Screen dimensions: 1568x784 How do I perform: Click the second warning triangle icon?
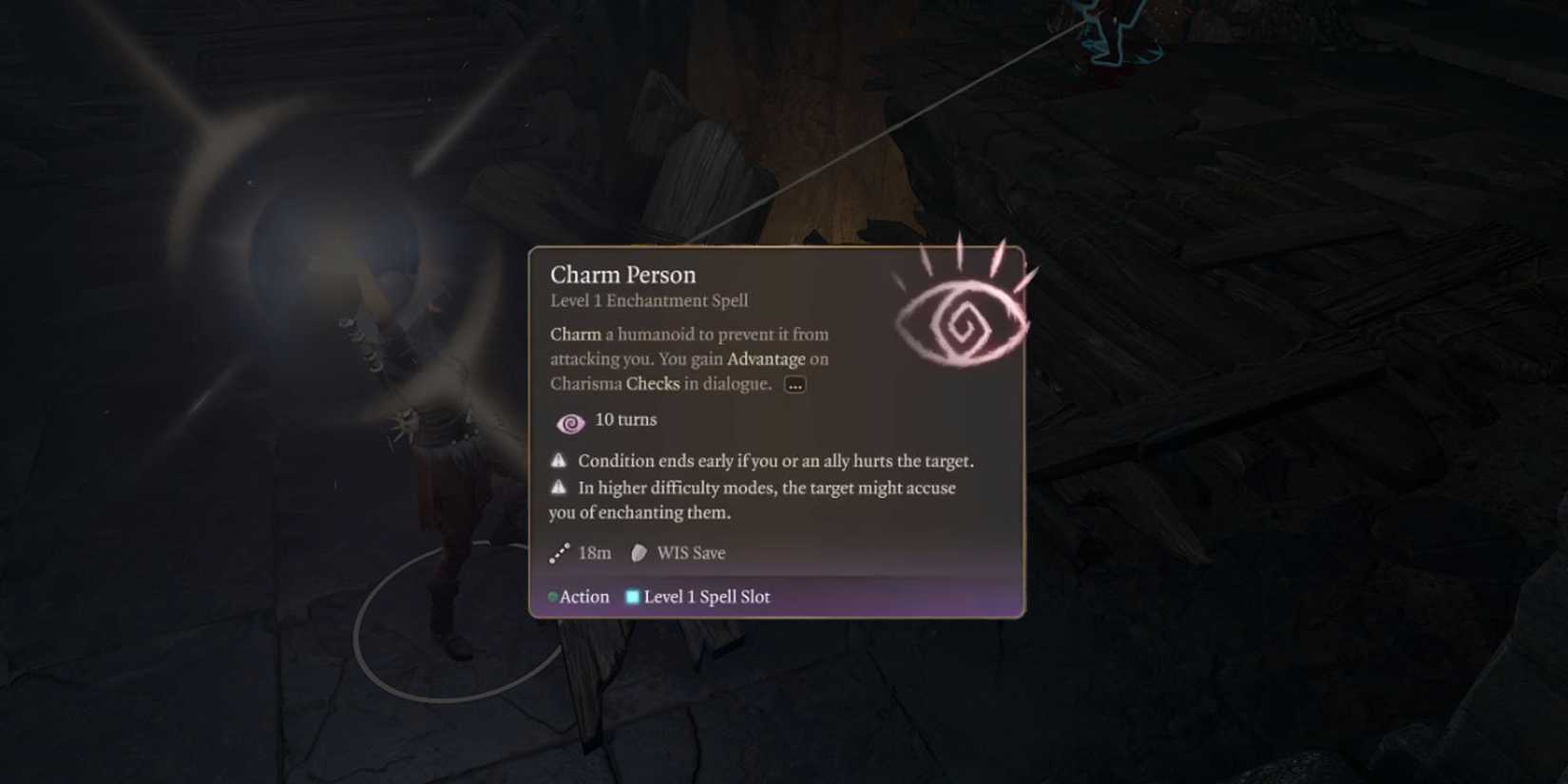(559, 487)
